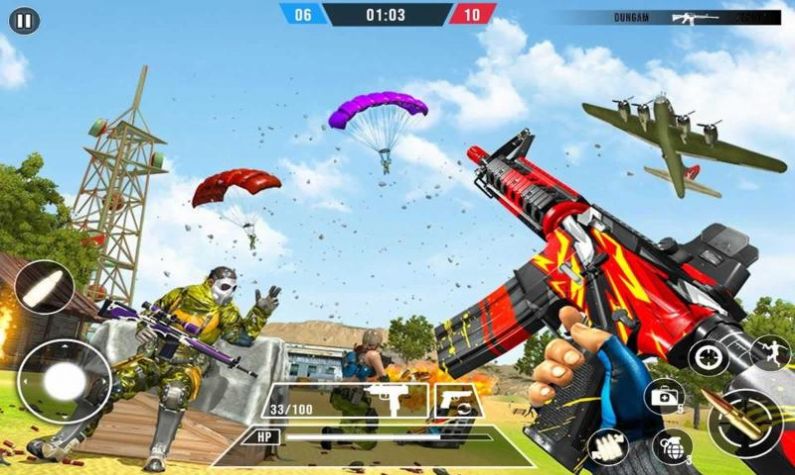Image resolution: width=795 pixels, height=475 pixels.
Task: Toggle the crosshair aim button
Action: coord(708,357)
